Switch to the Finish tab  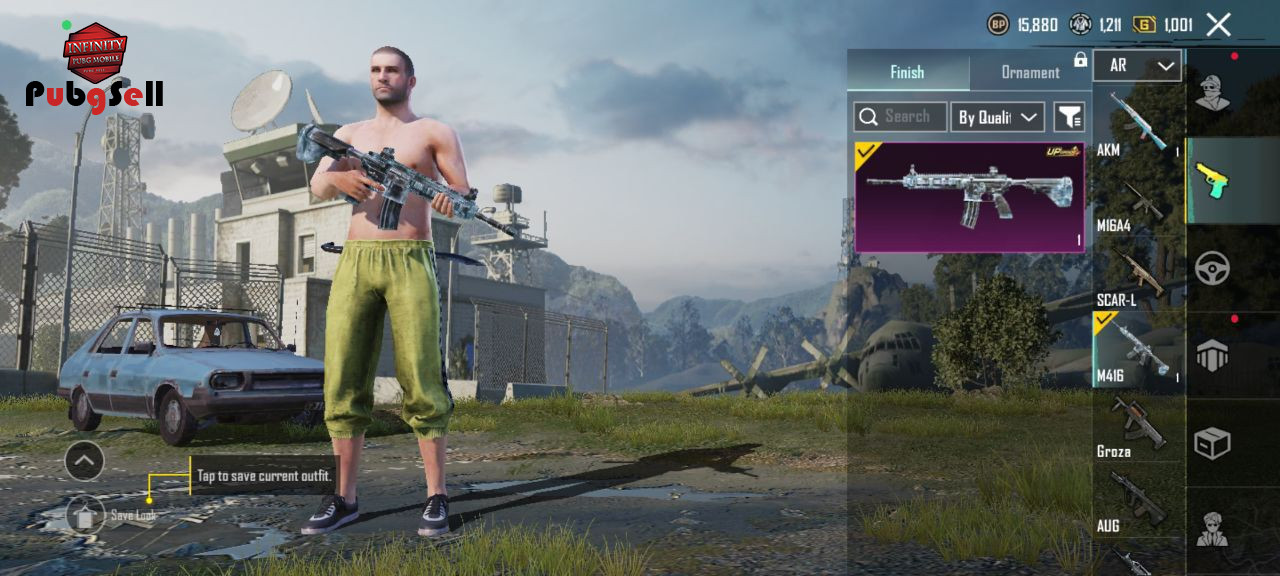[x=907, y=72]
